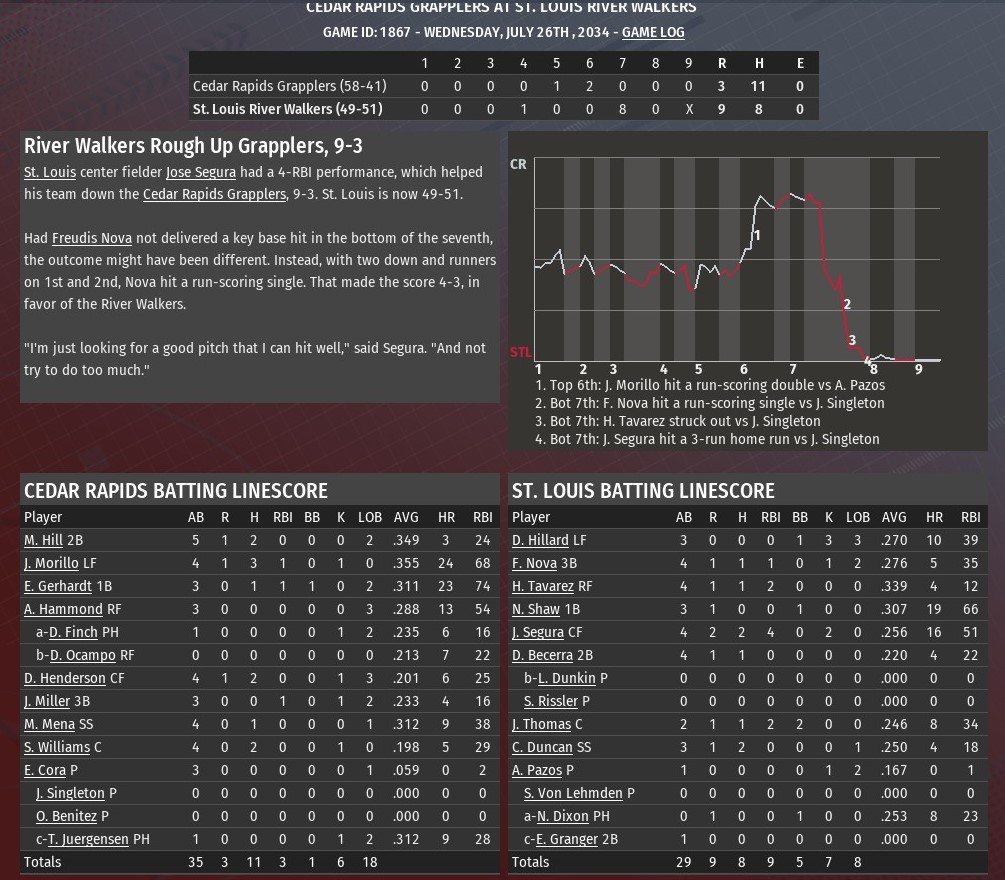Open Freudis Nova's link in the recap

click(92, 238)
